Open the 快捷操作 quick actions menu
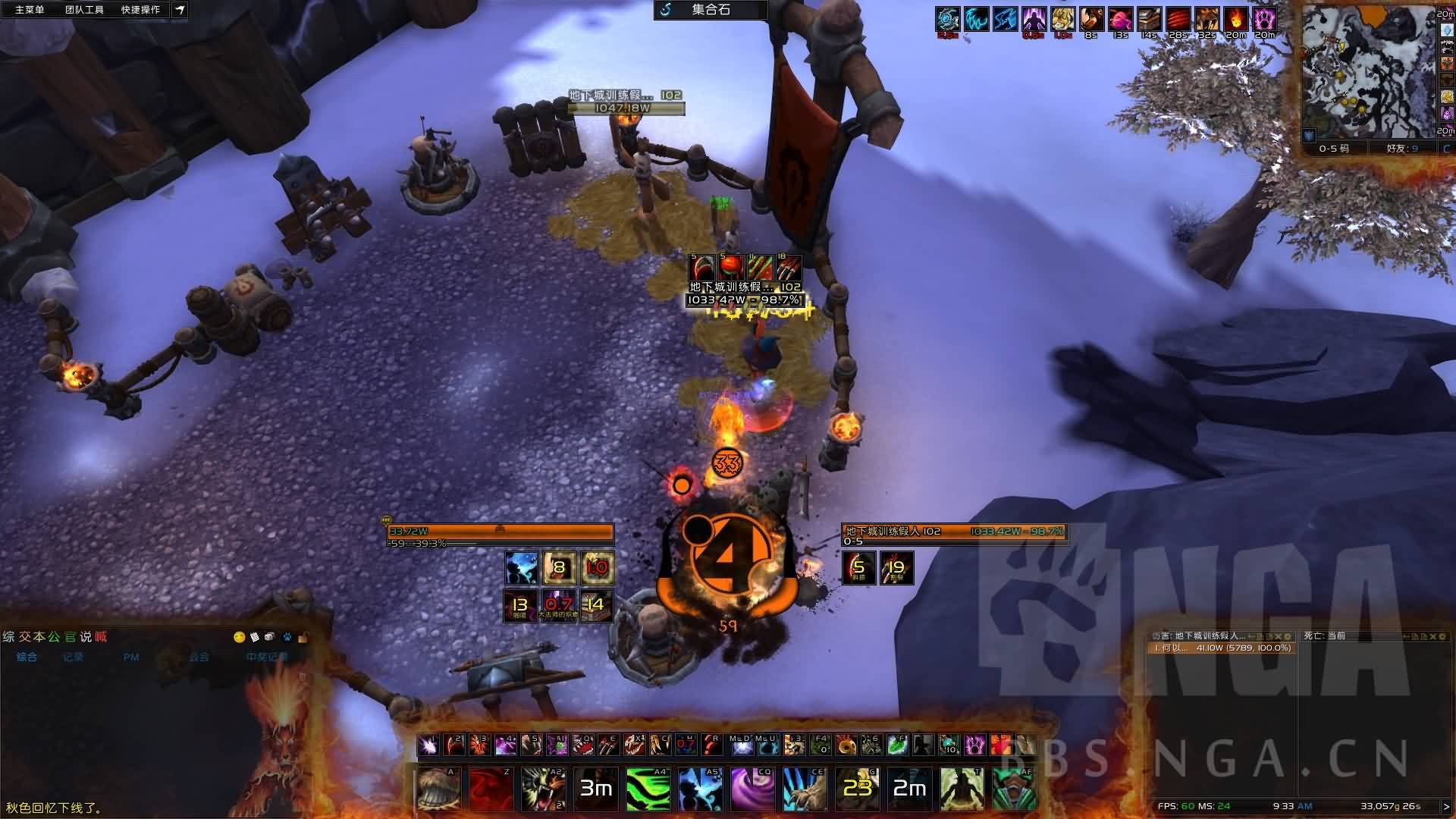Viewport: 1456px width, 819px height. [x=140, y=10]
